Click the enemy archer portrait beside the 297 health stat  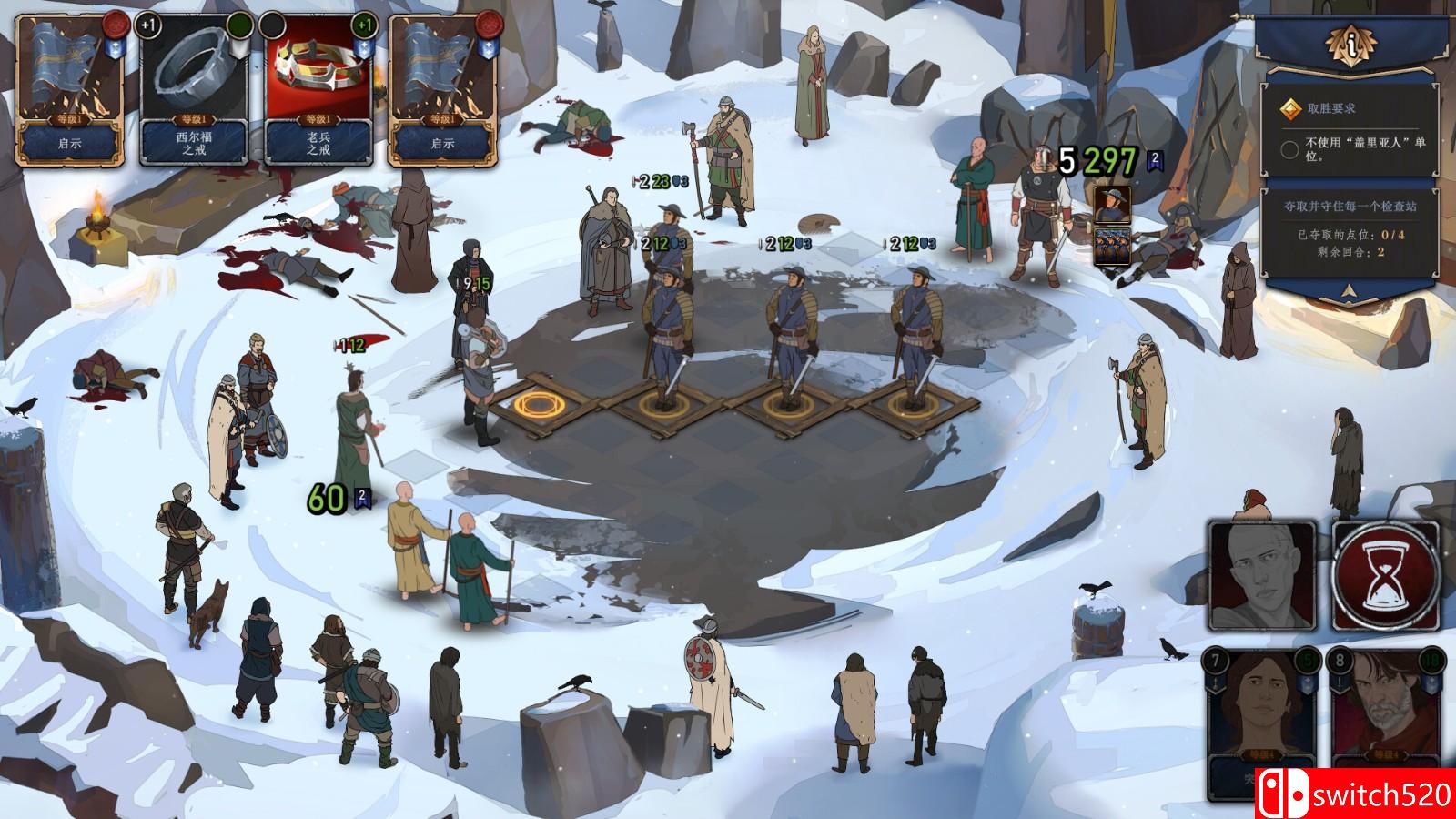pyautogui.click(x=1112, y=207)
